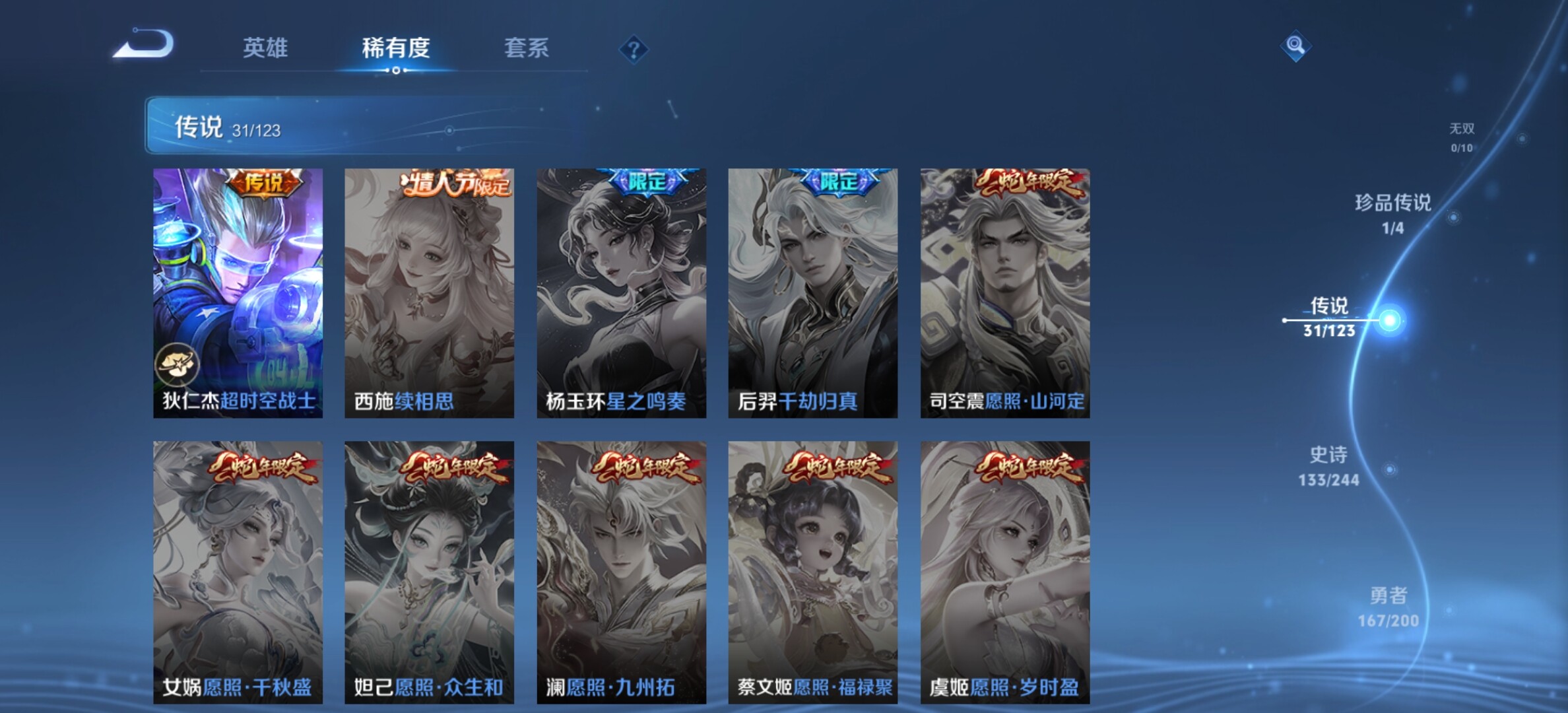Open the 澜 愿照·九州拓 skin card
Screen dimensions: 1568x713
(621, 572)
